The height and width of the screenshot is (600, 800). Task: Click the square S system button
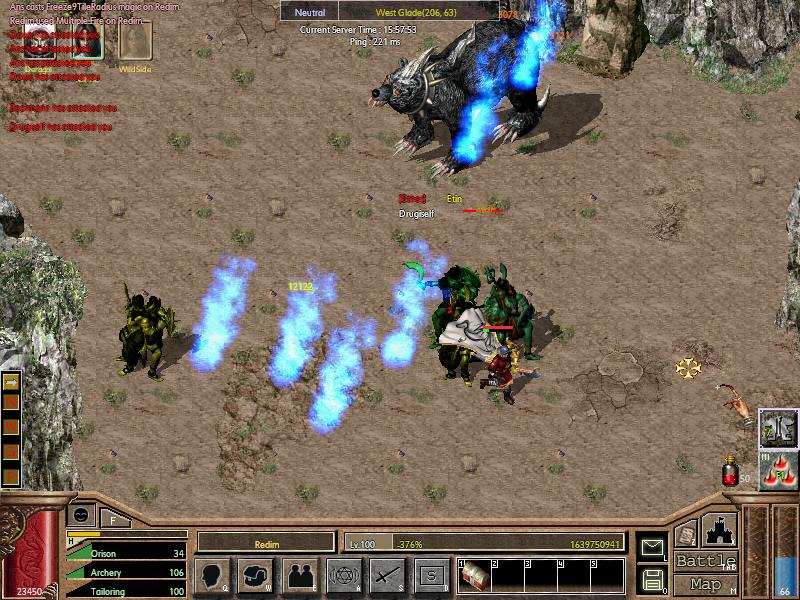tap(431, 576)
